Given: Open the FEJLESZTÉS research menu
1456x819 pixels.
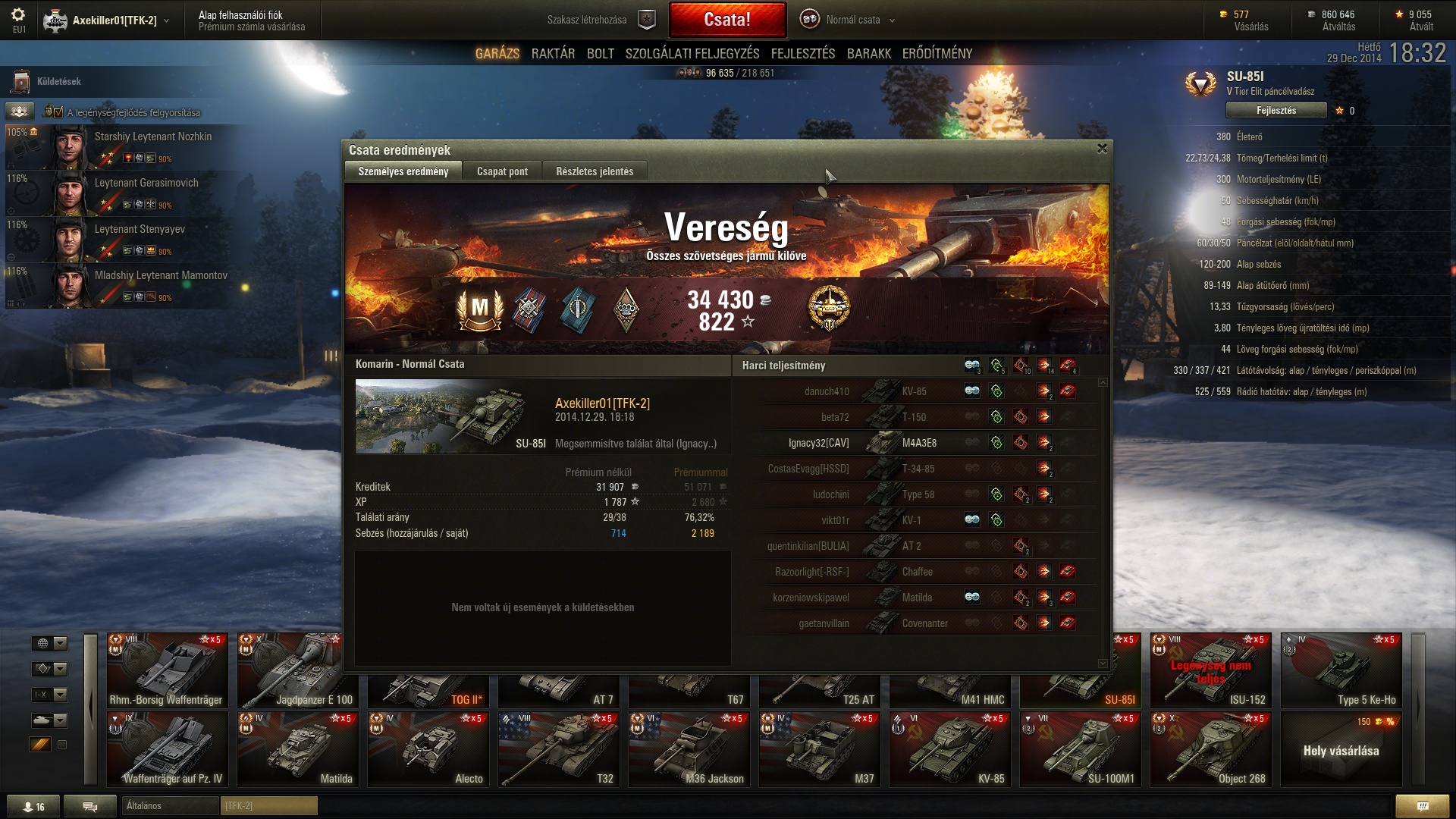Looking at the screenshot, I should pos(802,54).
